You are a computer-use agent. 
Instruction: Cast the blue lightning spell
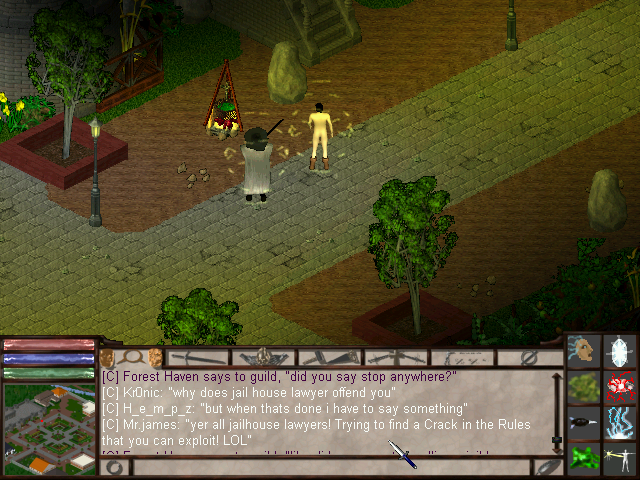coord(621,422)
